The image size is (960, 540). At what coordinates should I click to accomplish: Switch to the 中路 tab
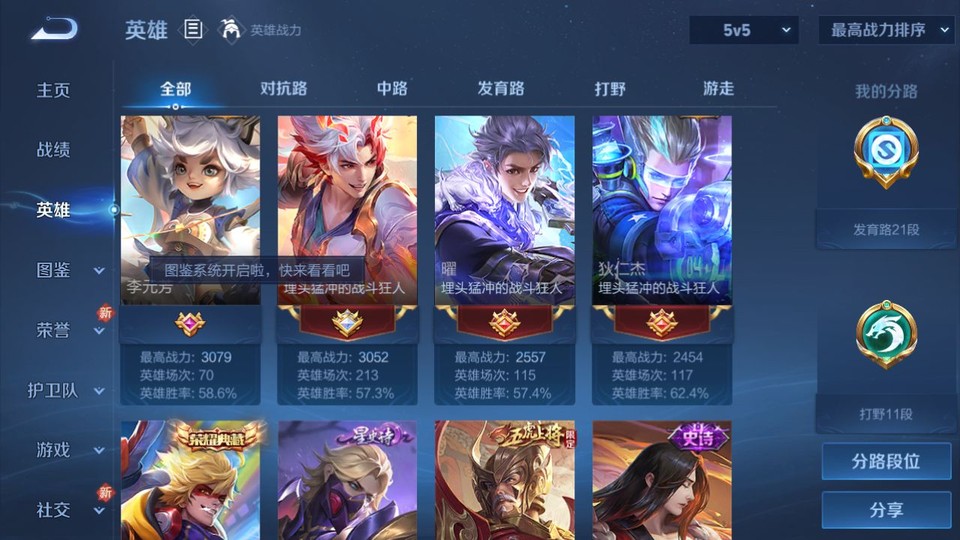[392, 89]
